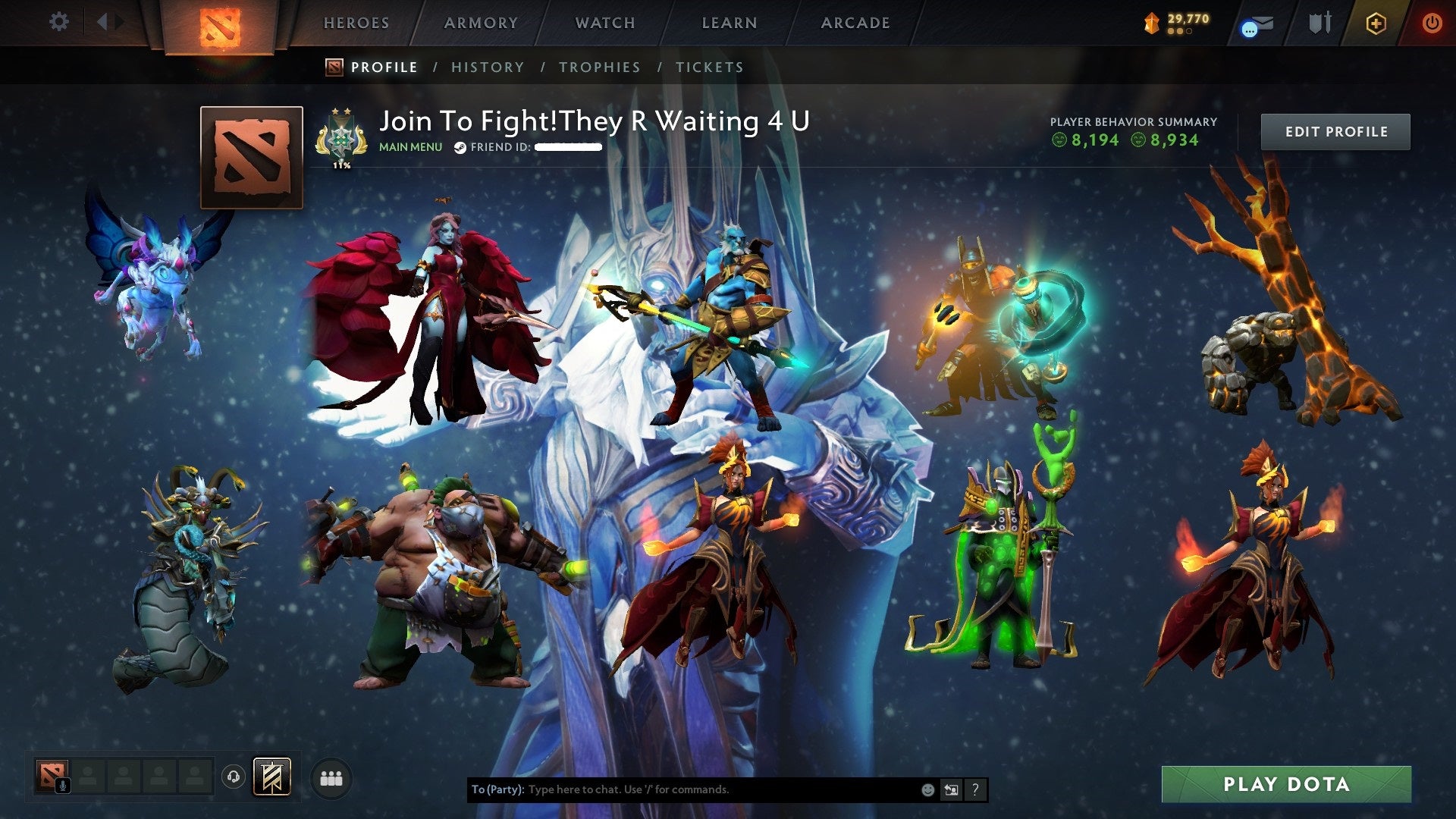Image resolution: width=1456 pixels, height=819 pixels.
Task: Open the guild banner icon bottom left
Action: click(271, 777)
